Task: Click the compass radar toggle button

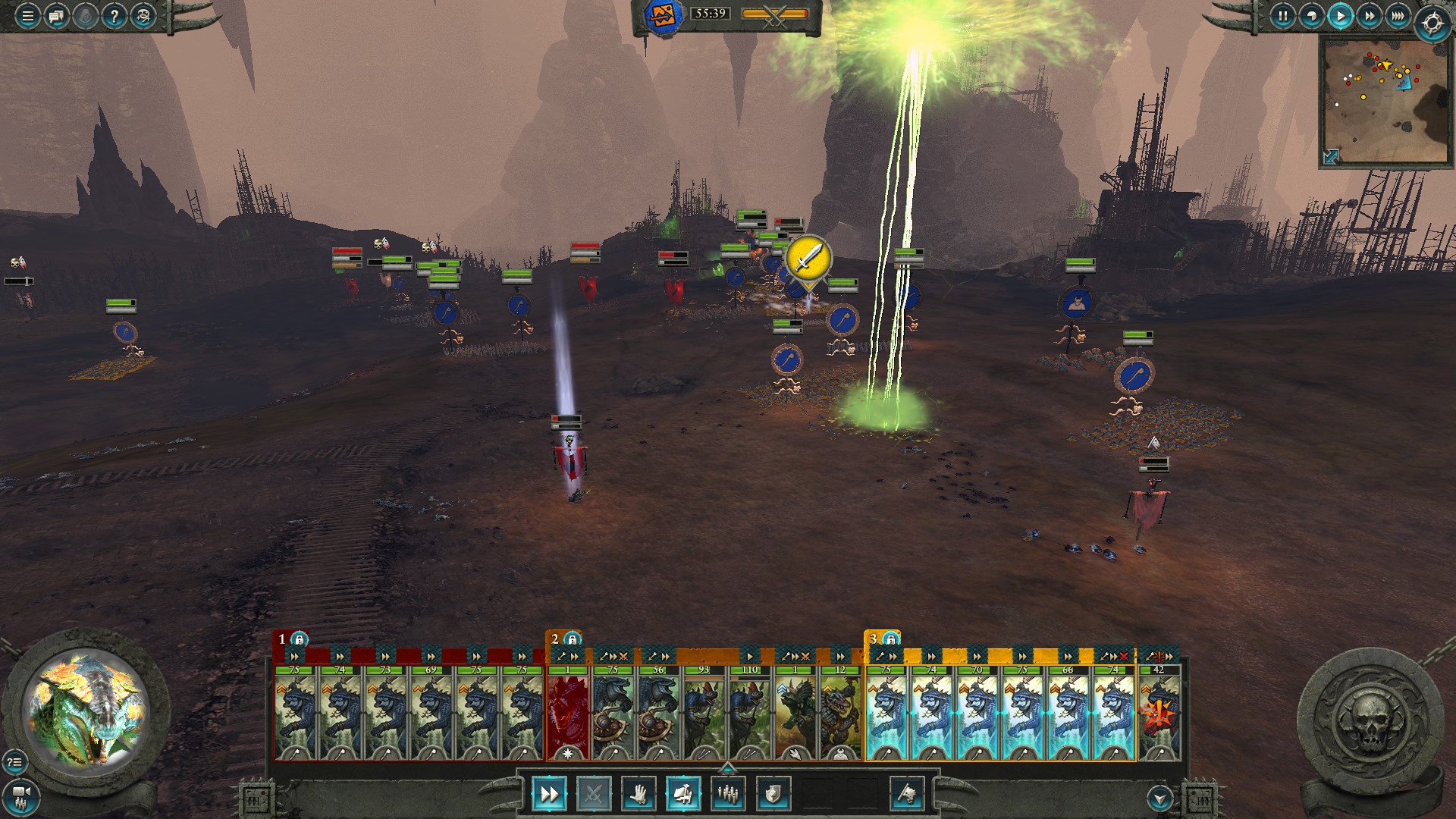Action: 1432,24
